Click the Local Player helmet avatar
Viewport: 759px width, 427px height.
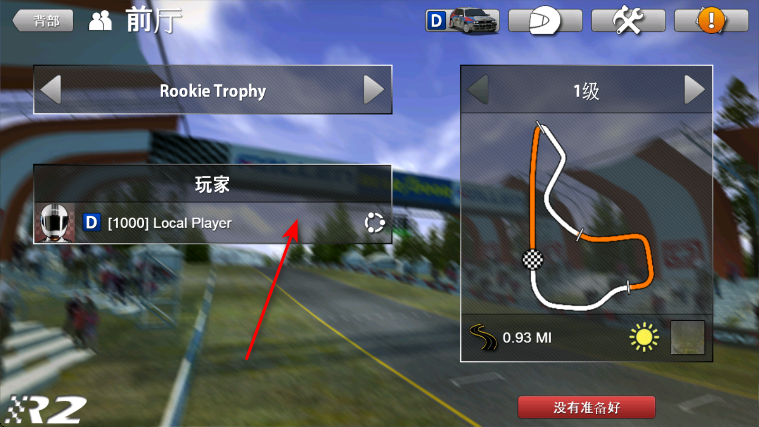pos(56,222)
